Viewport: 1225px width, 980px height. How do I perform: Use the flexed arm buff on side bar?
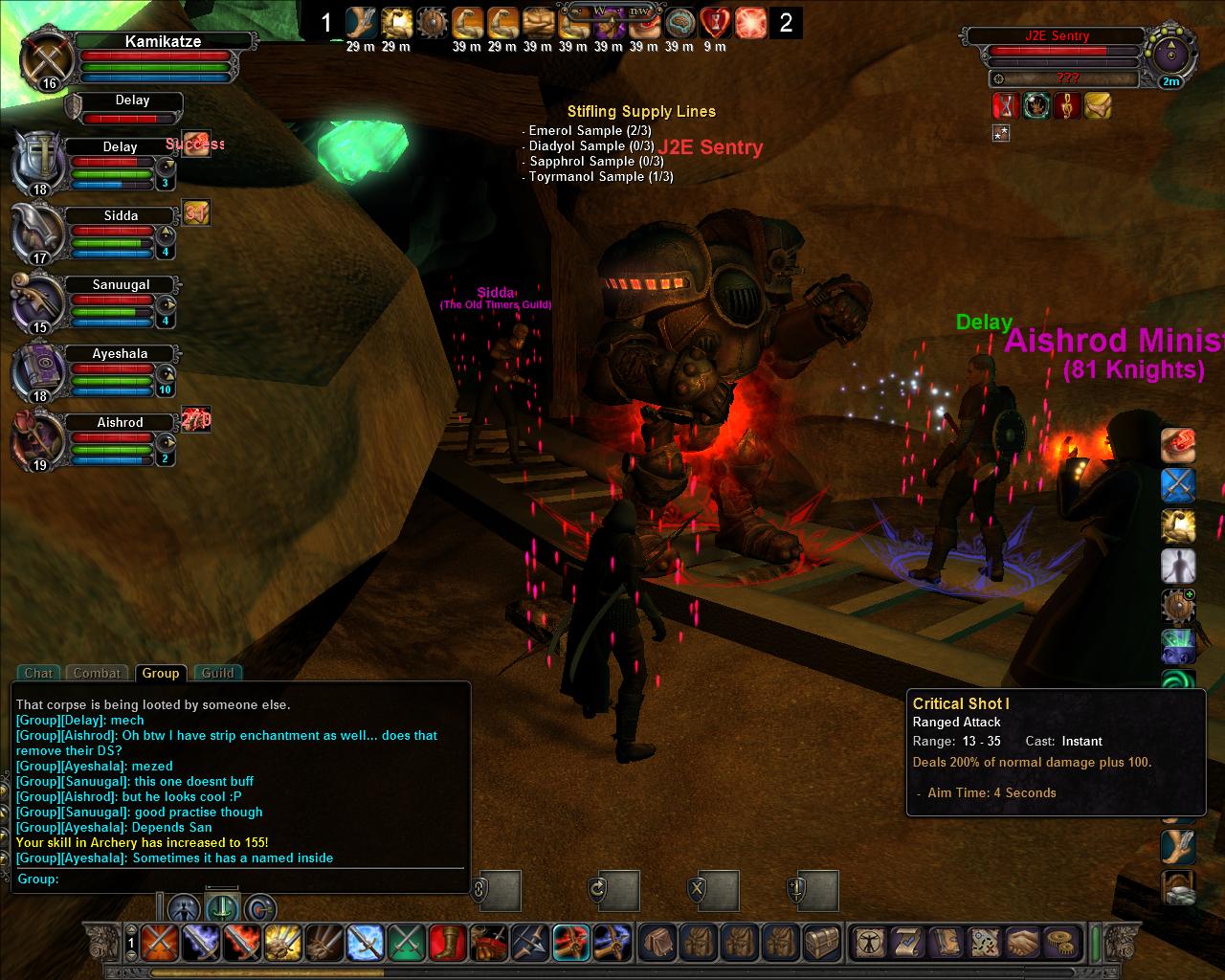pyautogui.click(x=1178, y=525)
